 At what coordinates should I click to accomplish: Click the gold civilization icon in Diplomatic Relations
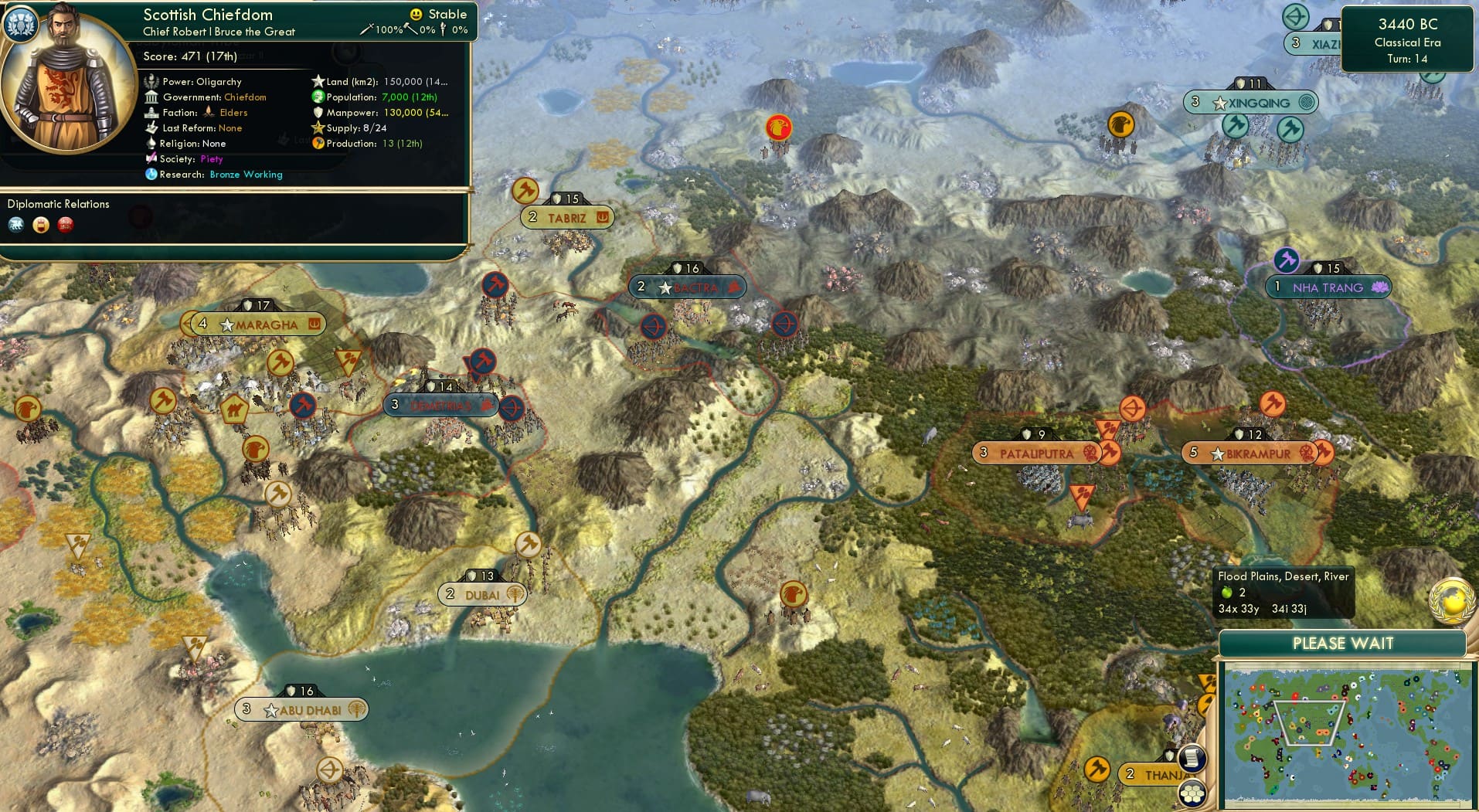[x=41, y=225]
